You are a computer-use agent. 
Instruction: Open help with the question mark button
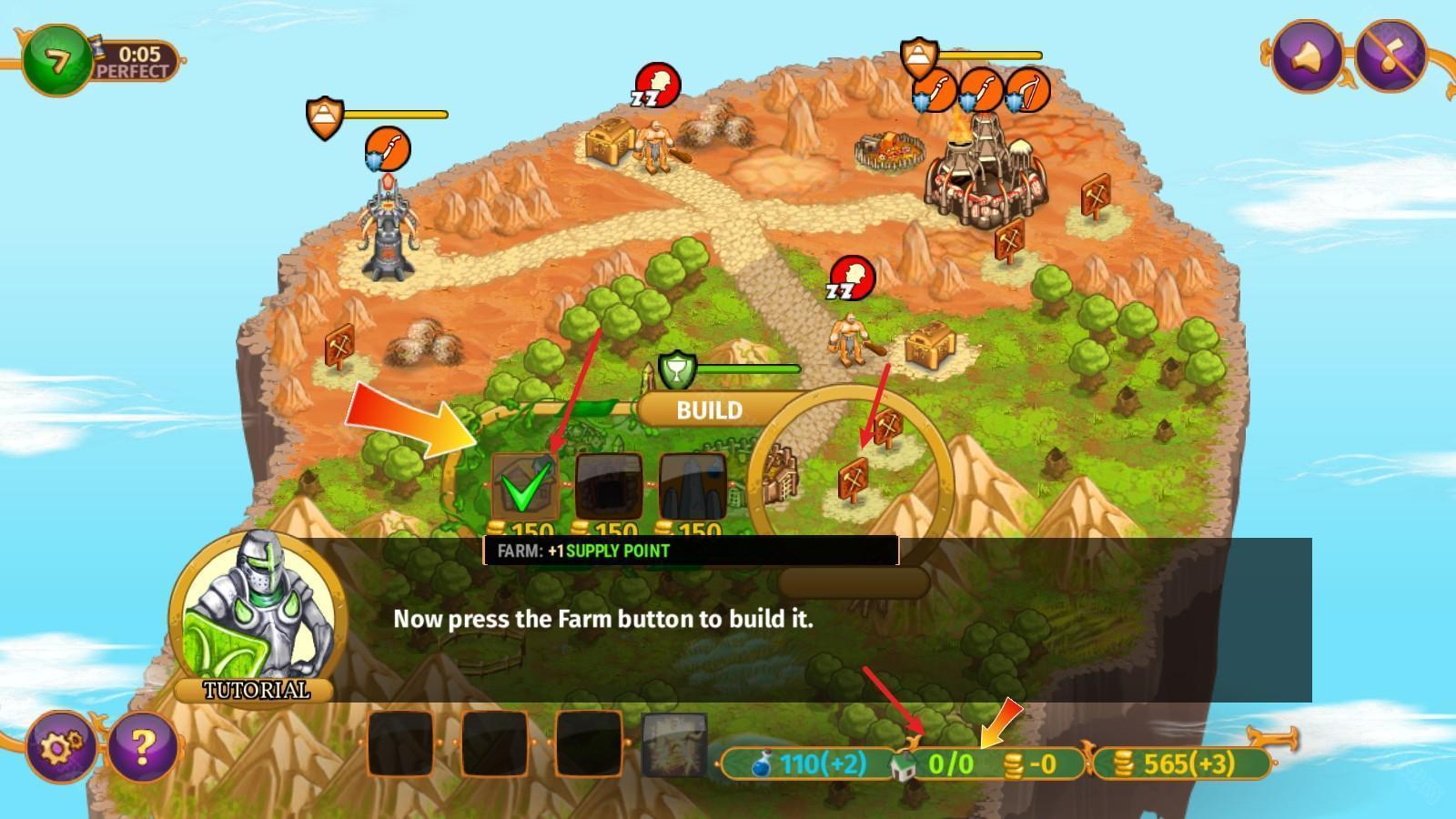pyautogui.click(x=143, y=747)
